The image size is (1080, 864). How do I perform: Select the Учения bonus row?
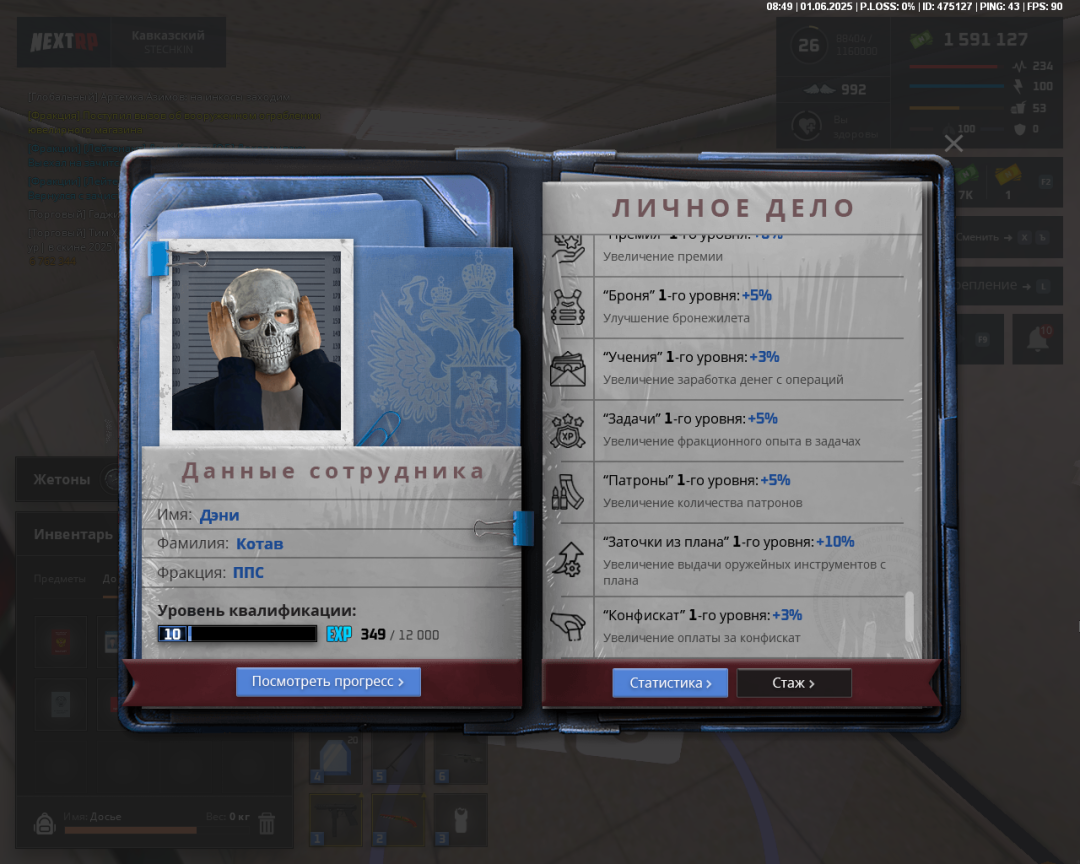point(725,367)
